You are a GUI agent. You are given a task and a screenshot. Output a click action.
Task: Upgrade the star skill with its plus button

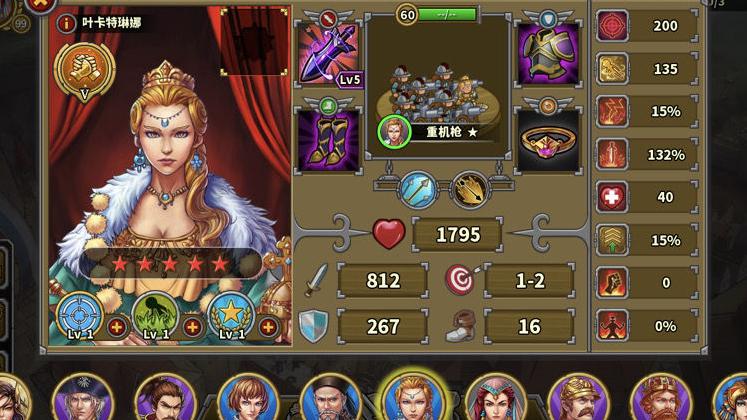pyautogui.click(x=268, y=326)
